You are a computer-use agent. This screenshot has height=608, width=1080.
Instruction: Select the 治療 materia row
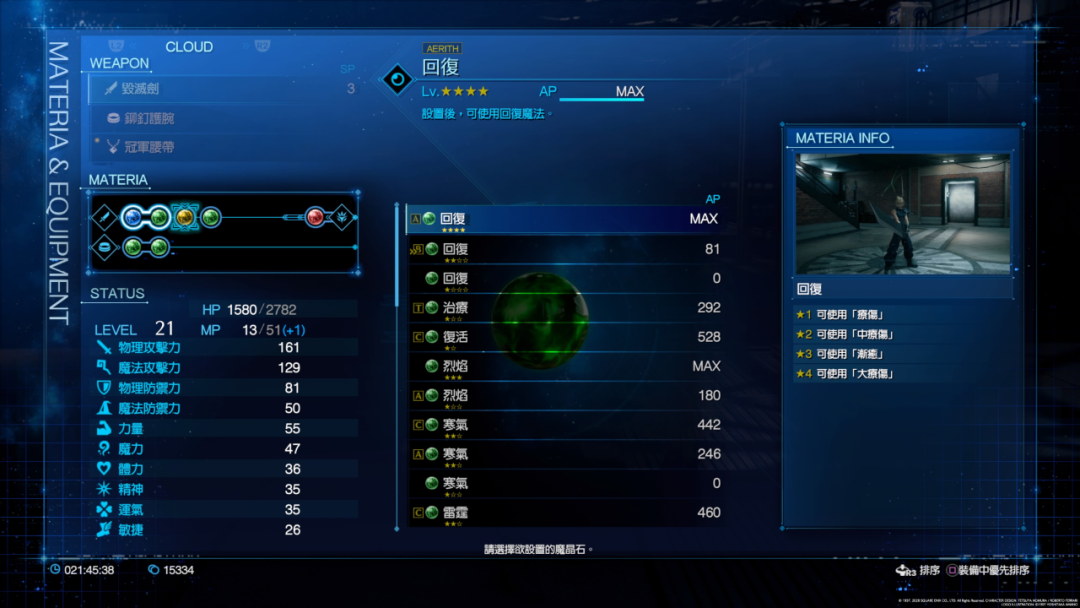click(564, 308)
